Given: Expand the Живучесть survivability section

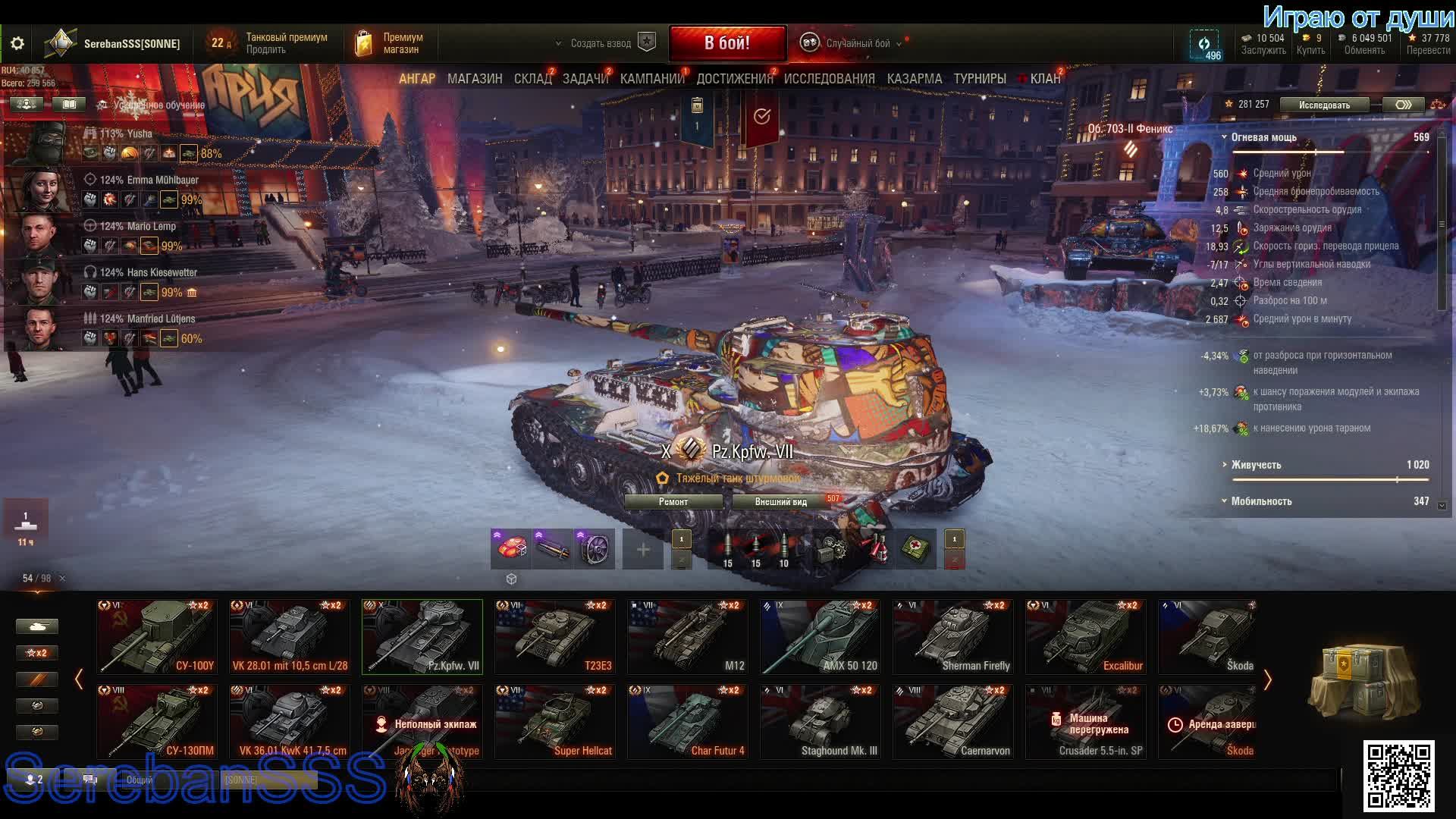Looking at the screenshot, I should pos(1256,465).
